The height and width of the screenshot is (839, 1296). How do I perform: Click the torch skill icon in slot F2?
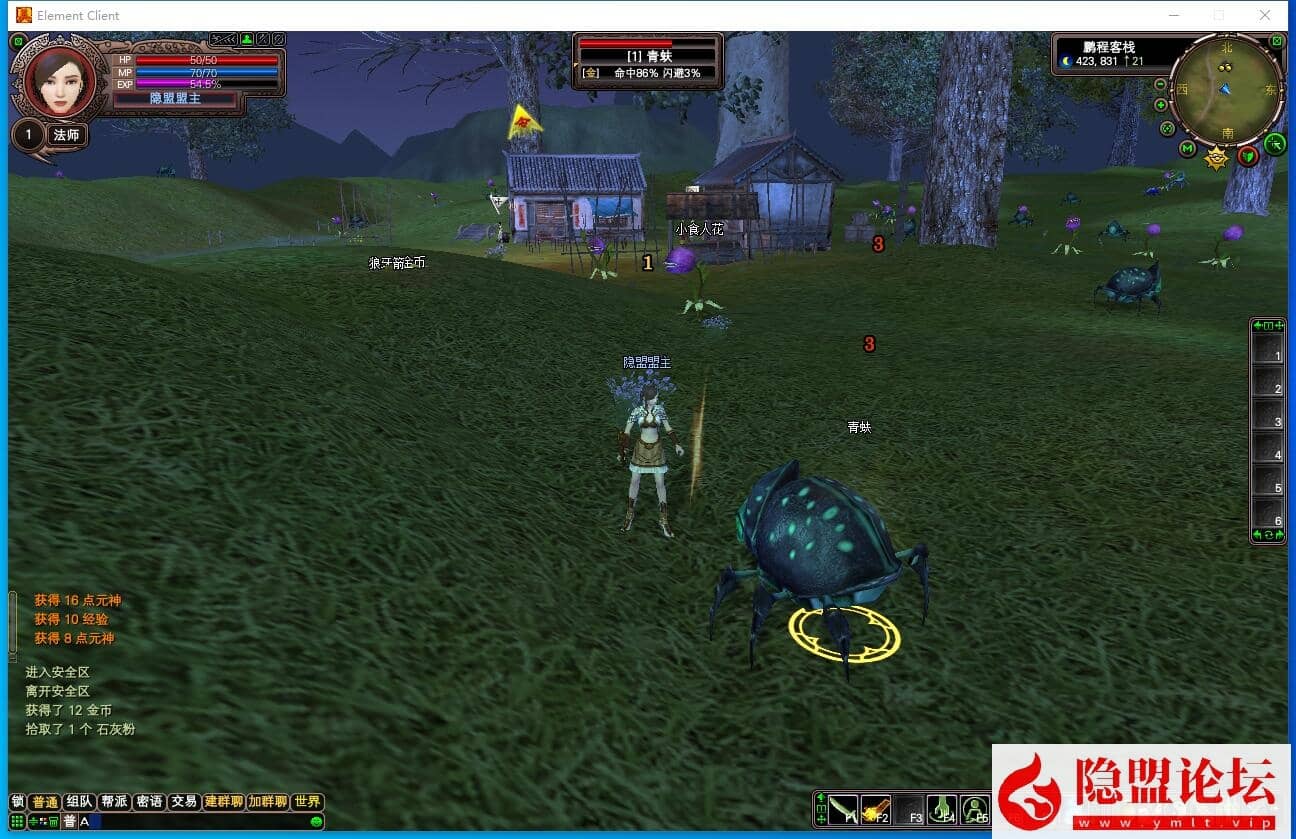876,809
